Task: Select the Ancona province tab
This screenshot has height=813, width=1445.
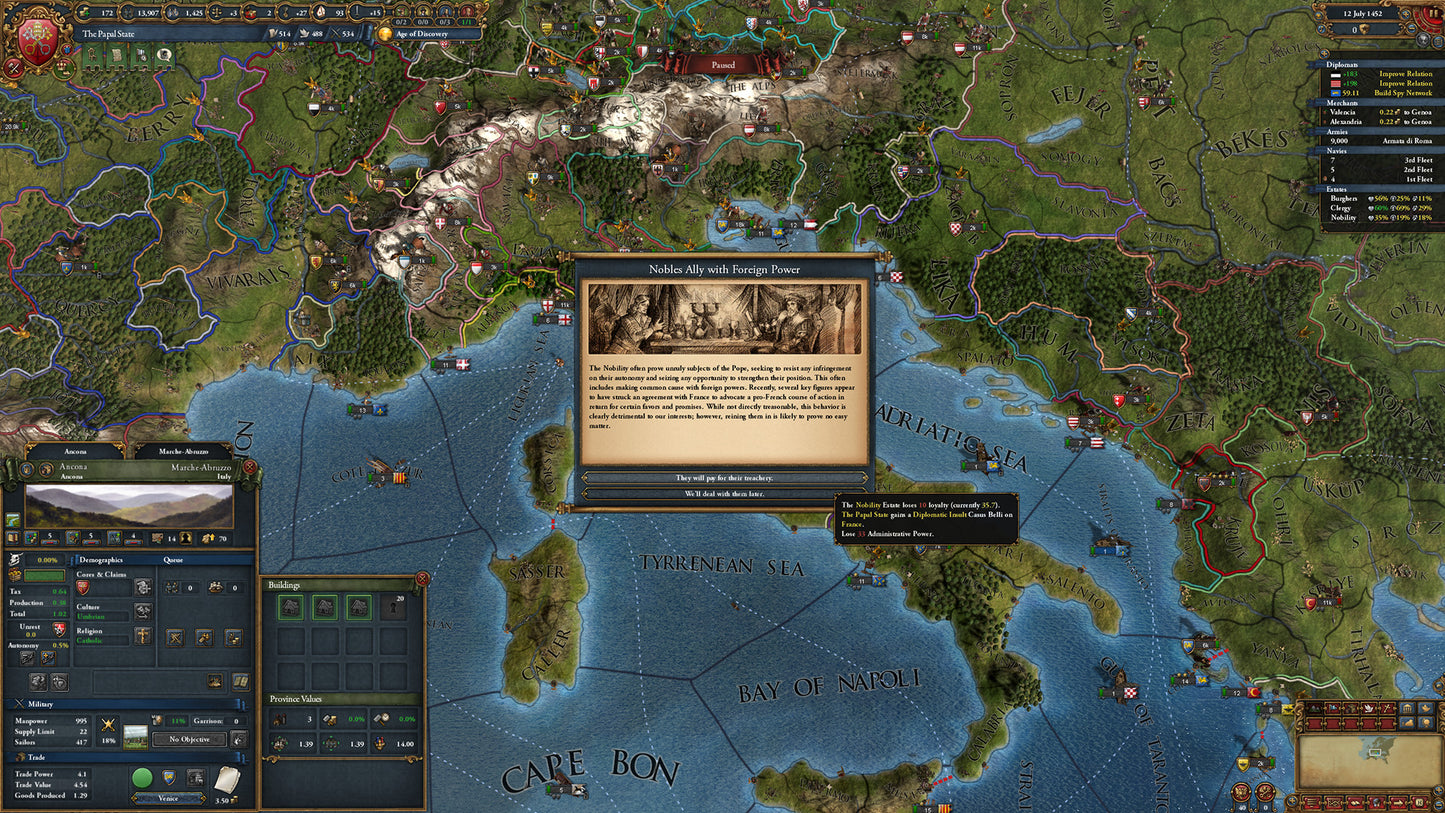Action: tap(75, 450)
